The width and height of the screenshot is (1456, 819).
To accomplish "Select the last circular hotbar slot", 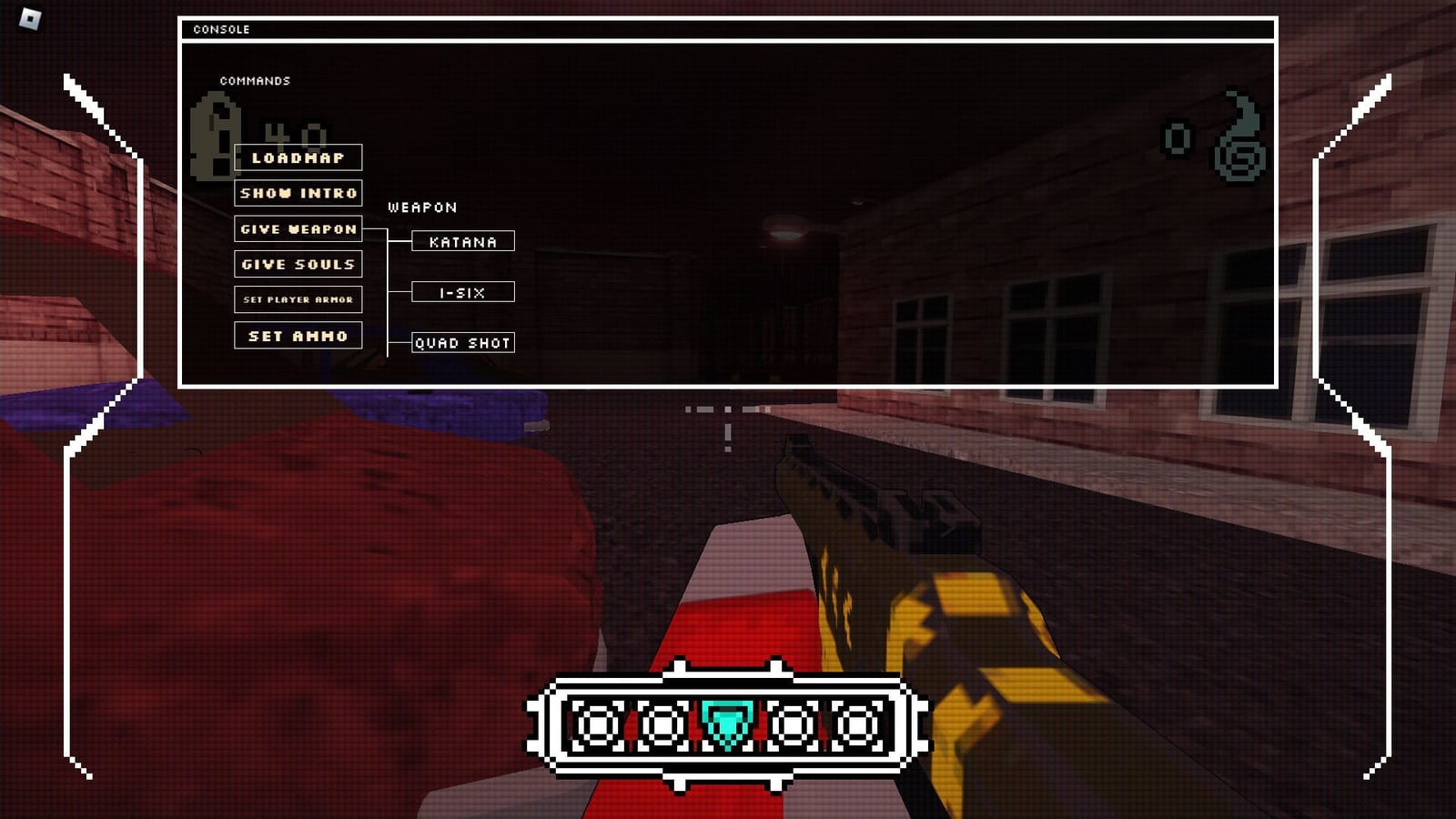I will pos(857,725).
